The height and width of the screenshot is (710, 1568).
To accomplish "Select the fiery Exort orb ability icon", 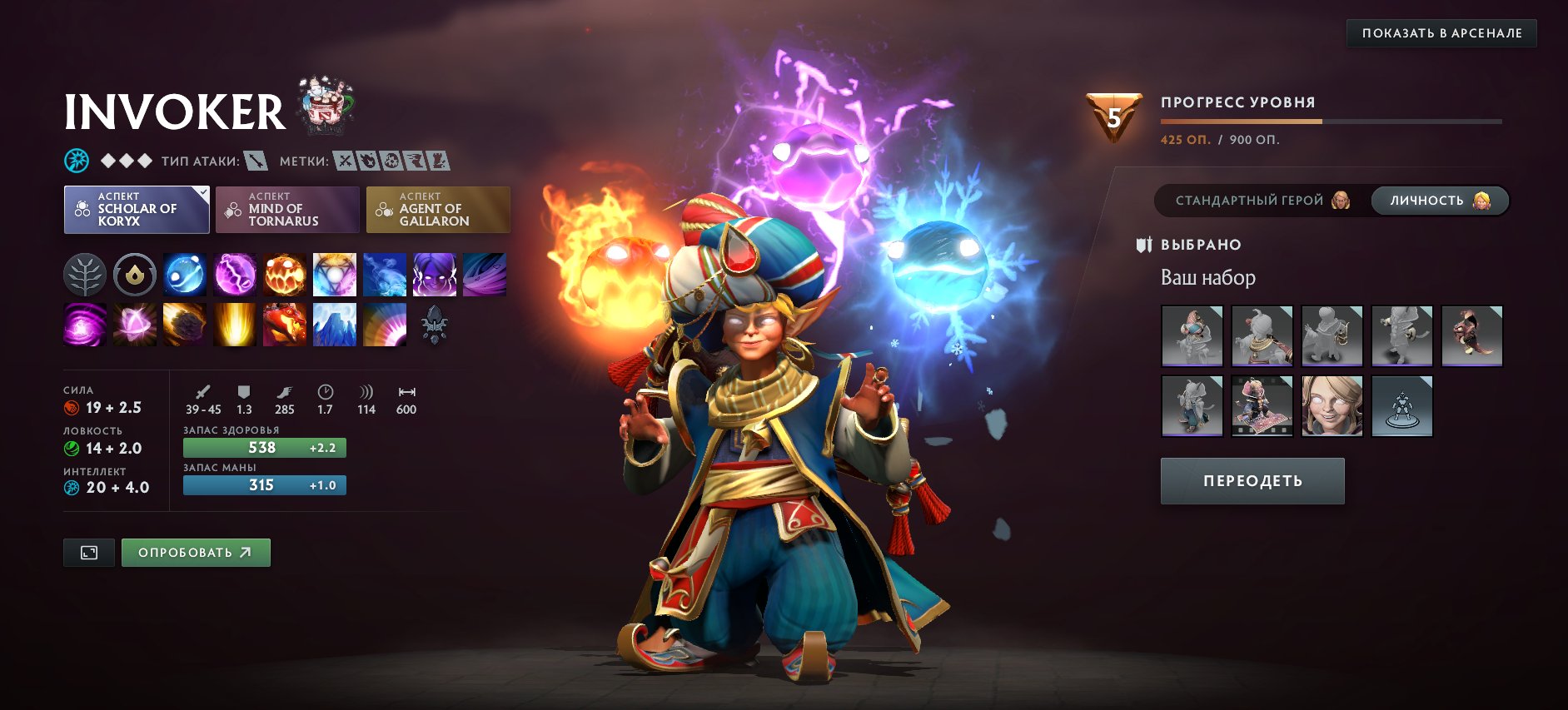I will [284, 276].
